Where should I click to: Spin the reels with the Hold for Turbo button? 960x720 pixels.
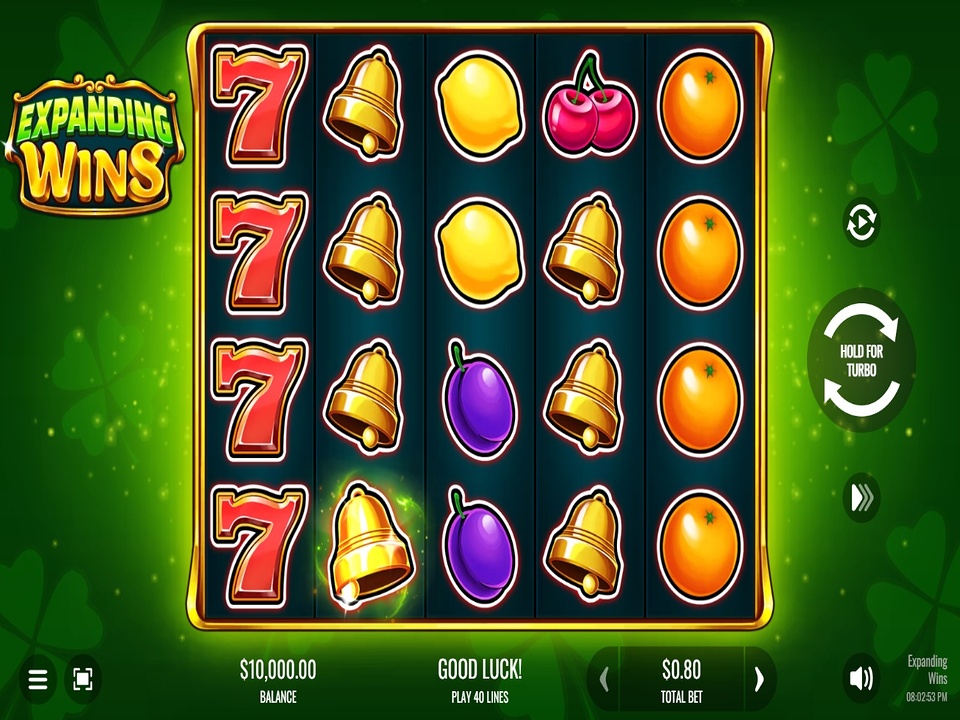pos(861,360)
